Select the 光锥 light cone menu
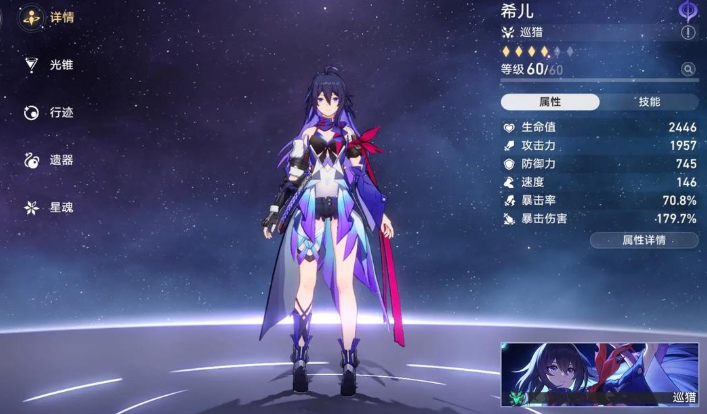707x414 pixels. coord(48,65)
